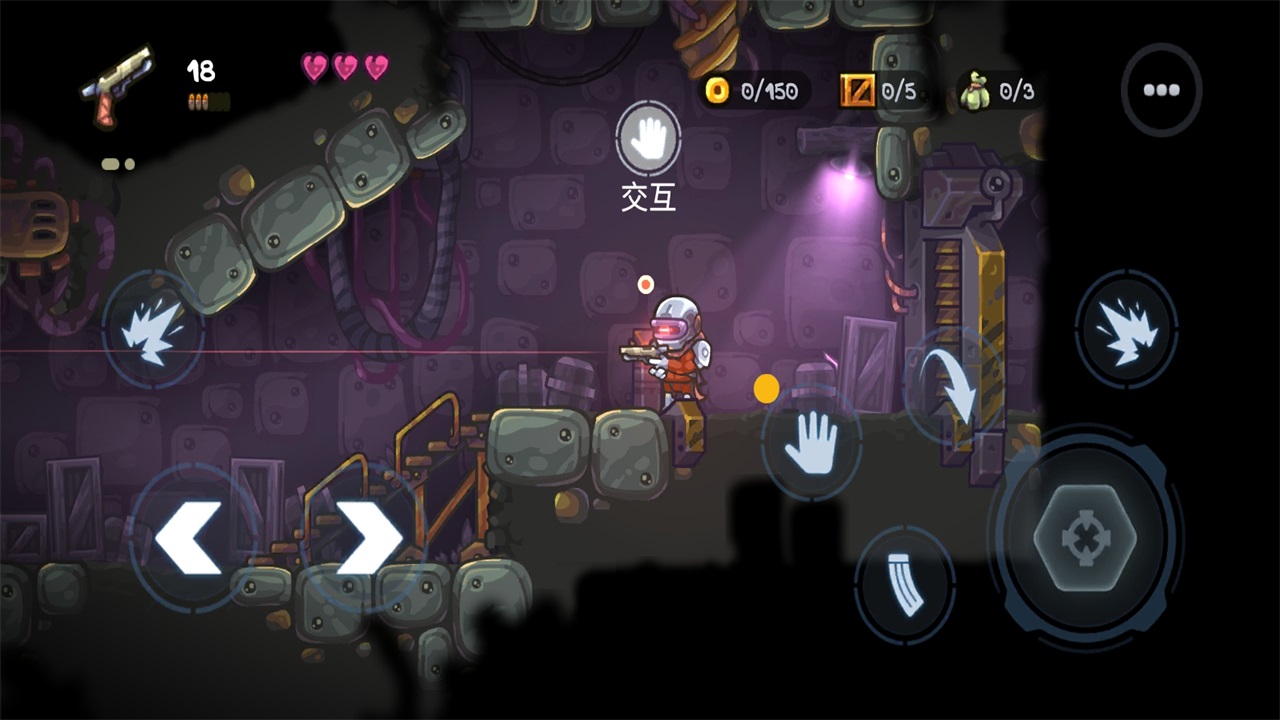Tap the hand icon labeled 交互
The height and width of the screenshot is (720, 1280).
[x=649, y=139]
